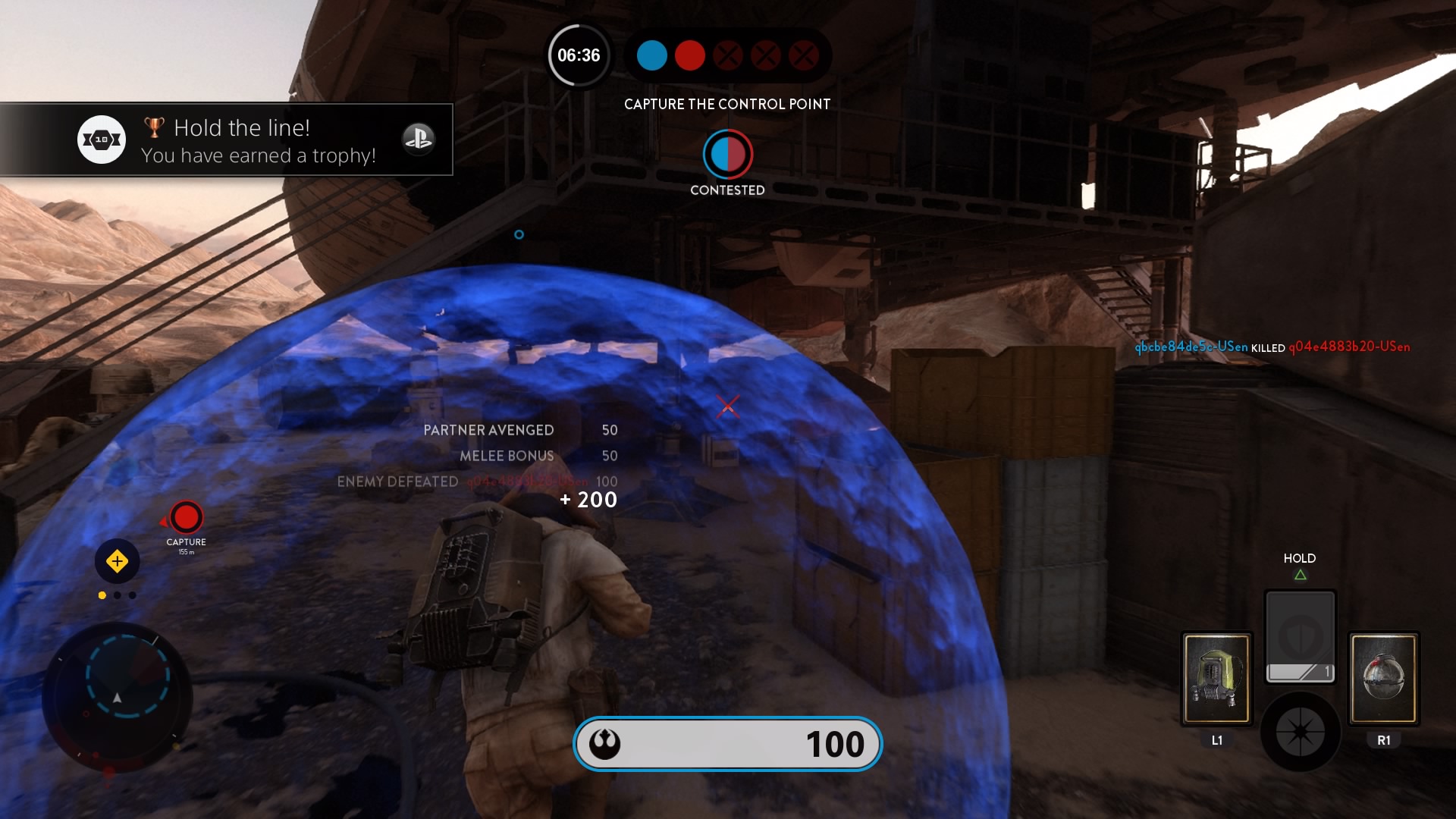Click the L1 ion torpedo card icon

pyautogui.click(x=1217, y=677)
